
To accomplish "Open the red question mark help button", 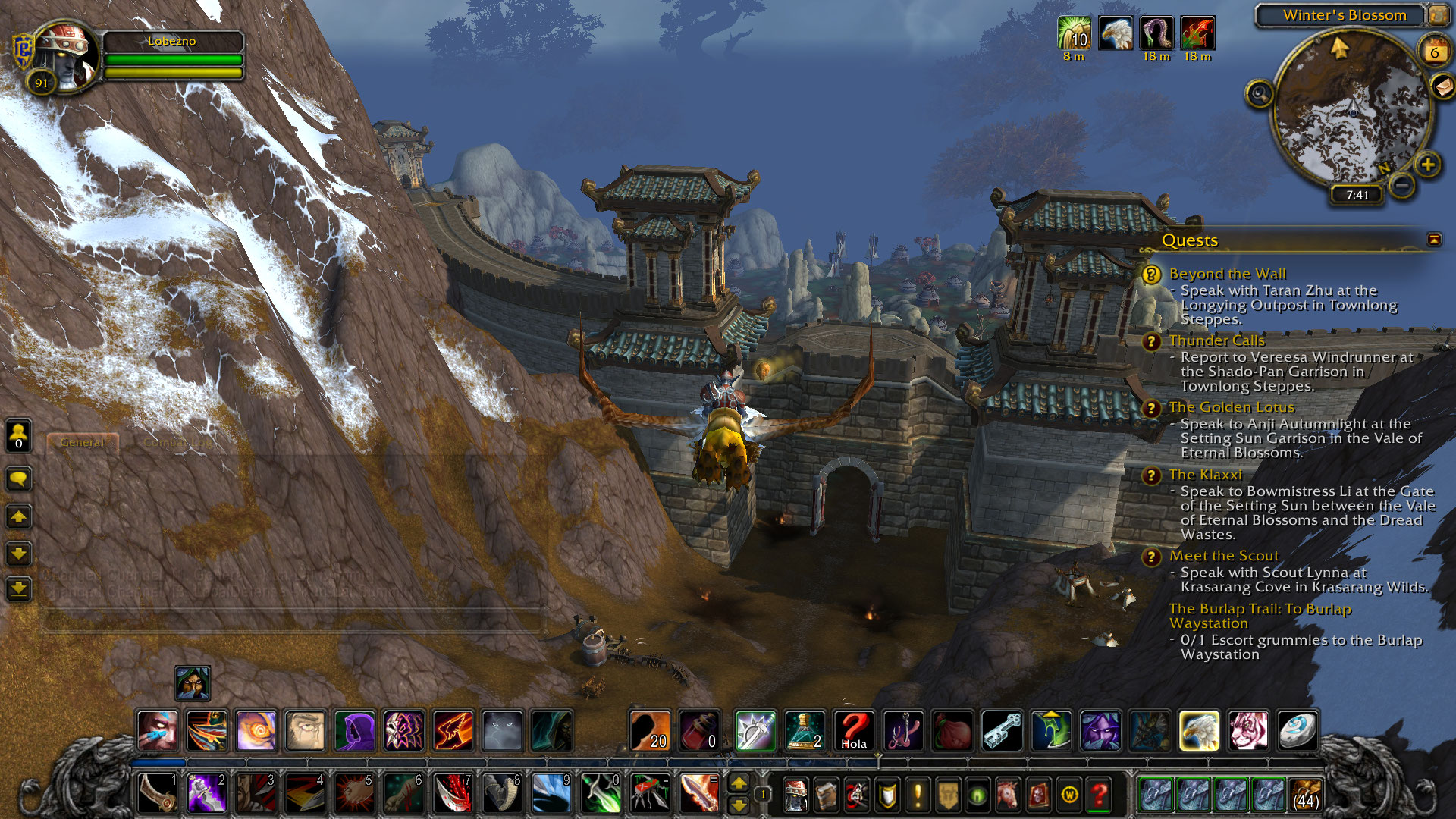I will [1099, 795].
